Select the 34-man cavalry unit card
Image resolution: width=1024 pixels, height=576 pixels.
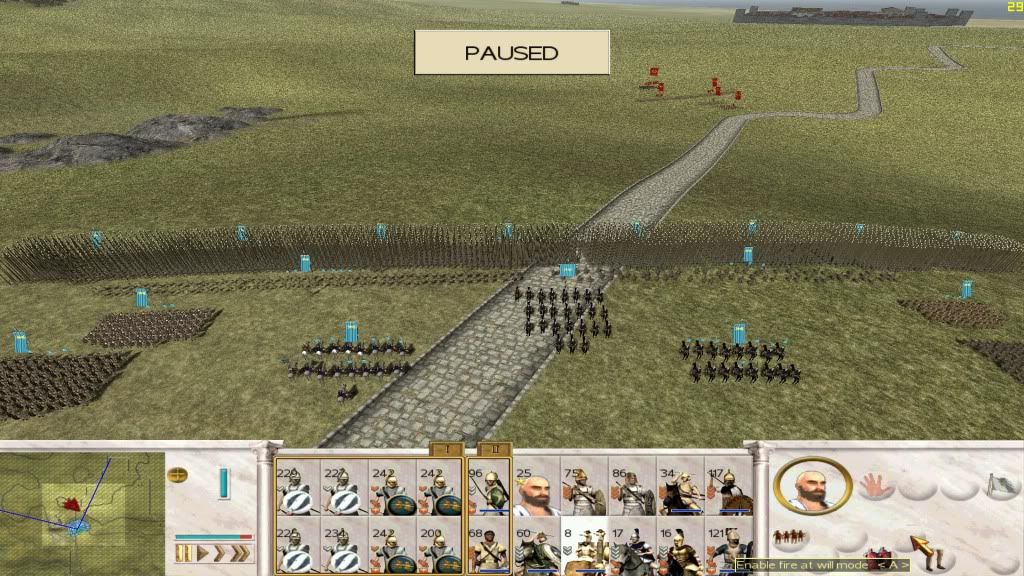point(680,487)
